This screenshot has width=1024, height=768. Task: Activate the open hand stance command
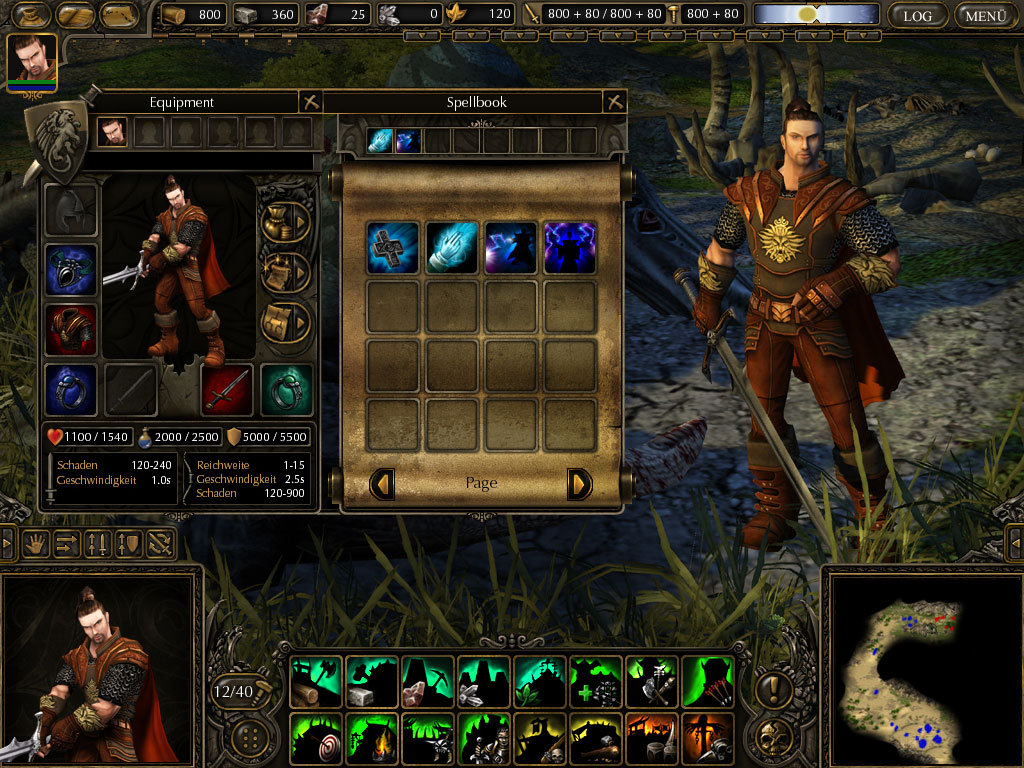38,544
